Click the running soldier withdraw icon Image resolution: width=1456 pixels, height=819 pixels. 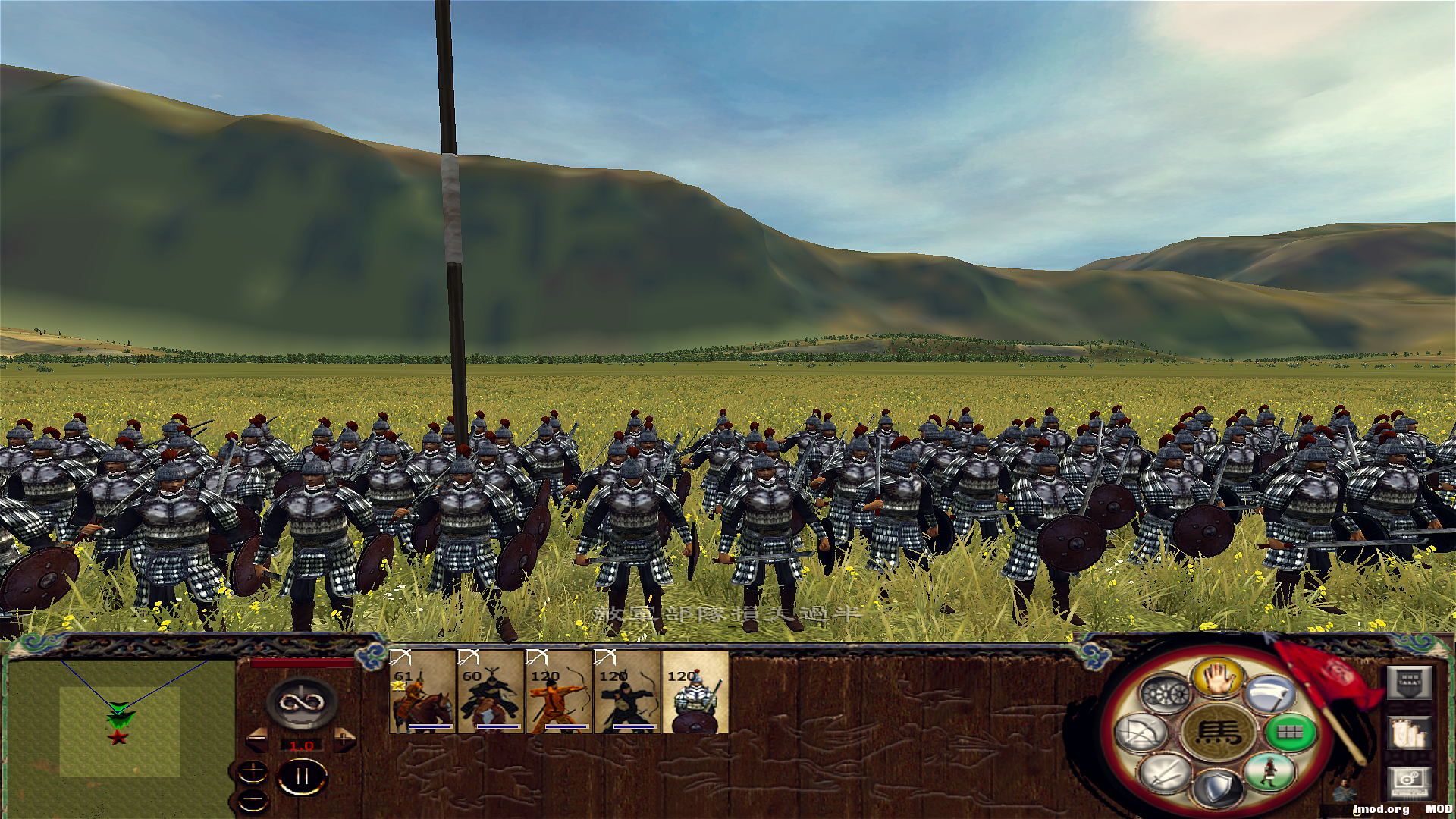pos(1269,773)
